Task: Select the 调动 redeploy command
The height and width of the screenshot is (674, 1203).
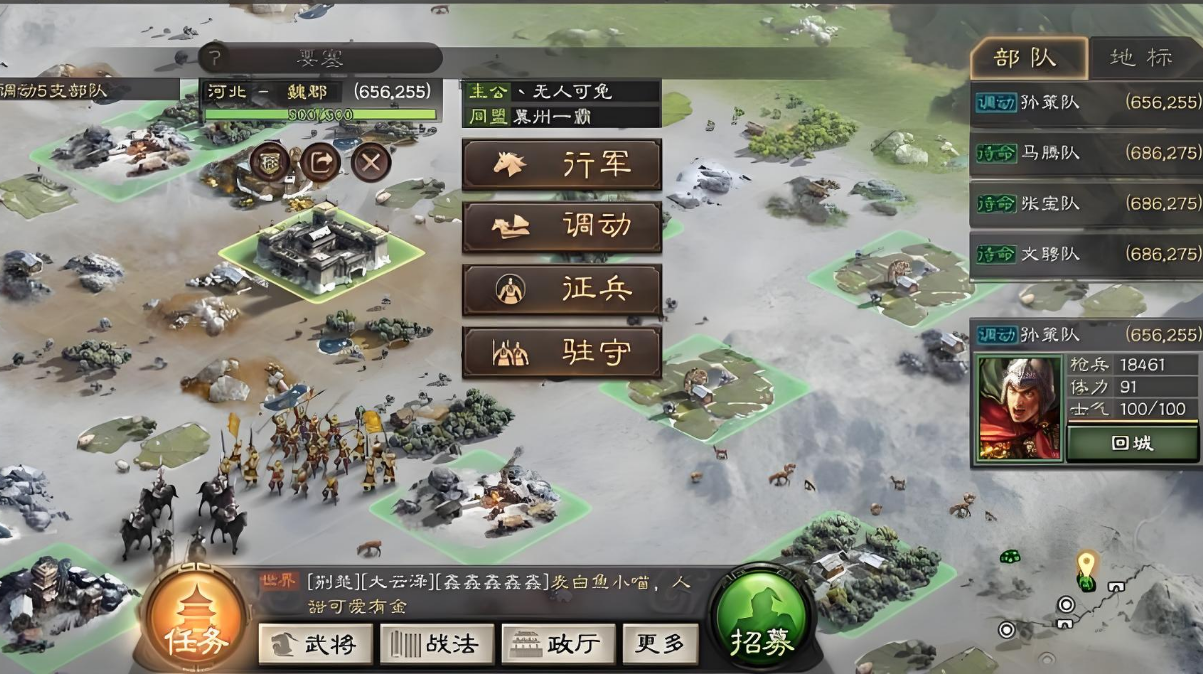Action: pos(561,227)
